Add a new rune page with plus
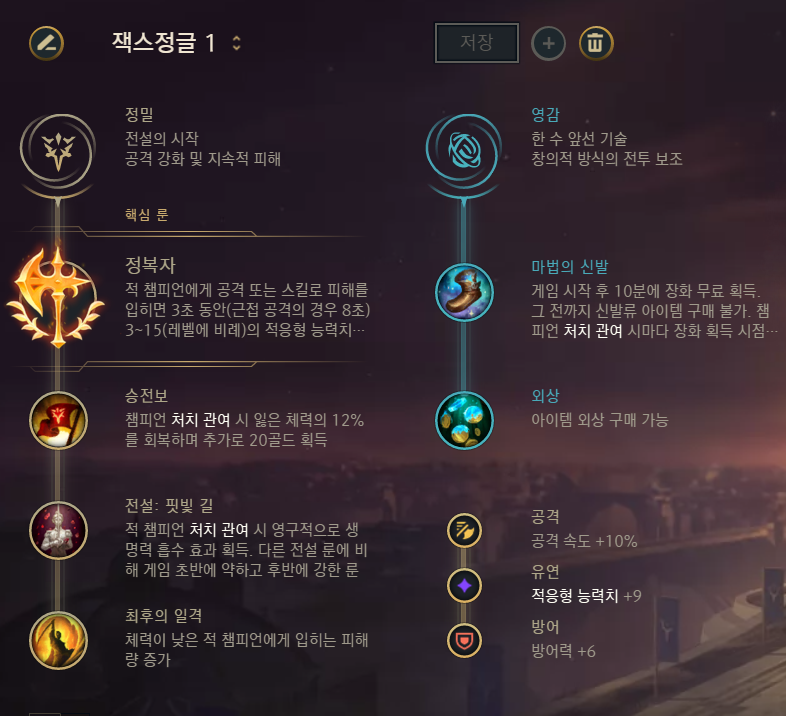This screenshot has width=786, height=716. coord(548,43)
